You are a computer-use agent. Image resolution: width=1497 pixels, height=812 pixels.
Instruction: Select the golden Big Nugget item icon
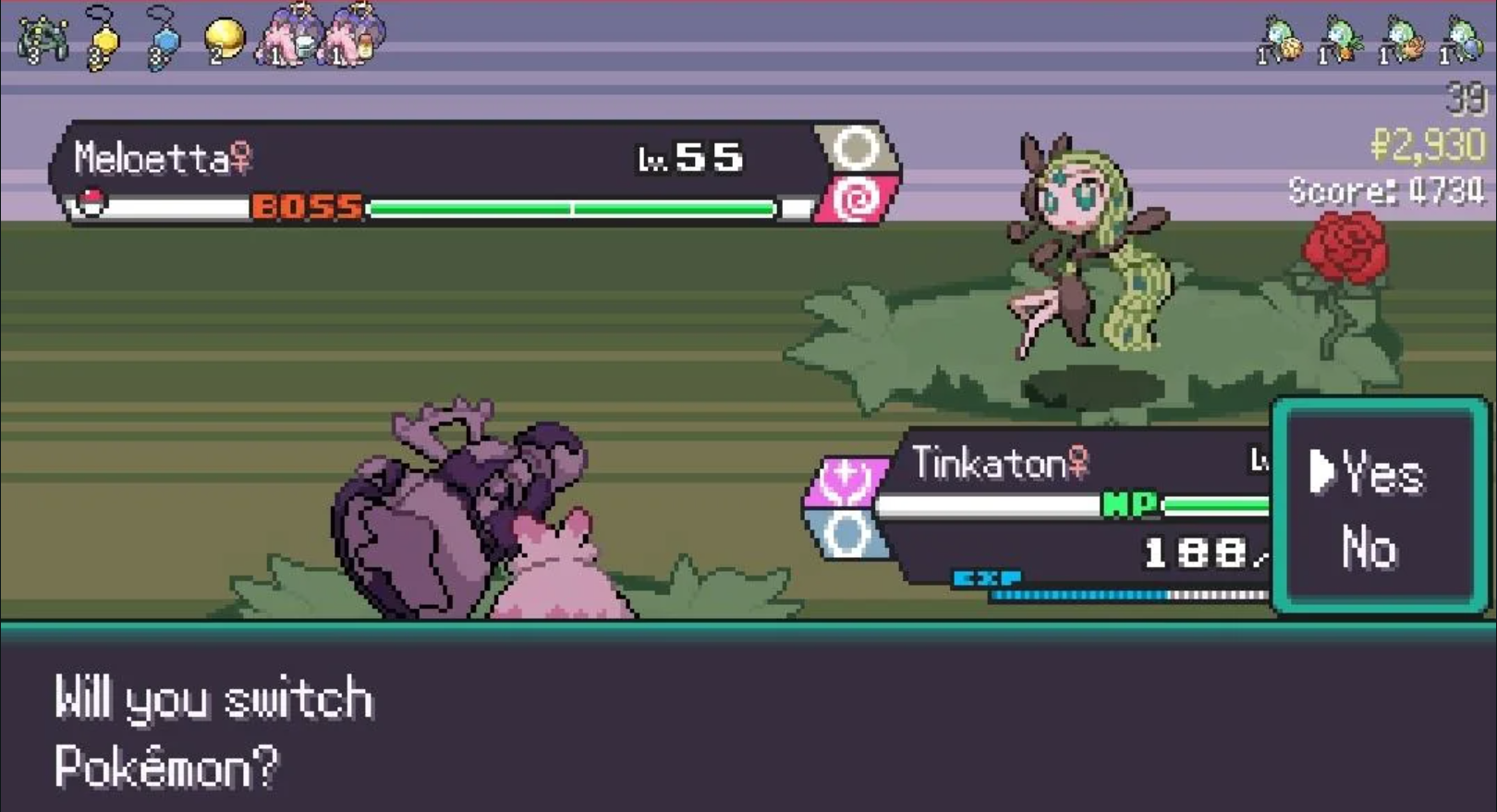tap(220, 37)
